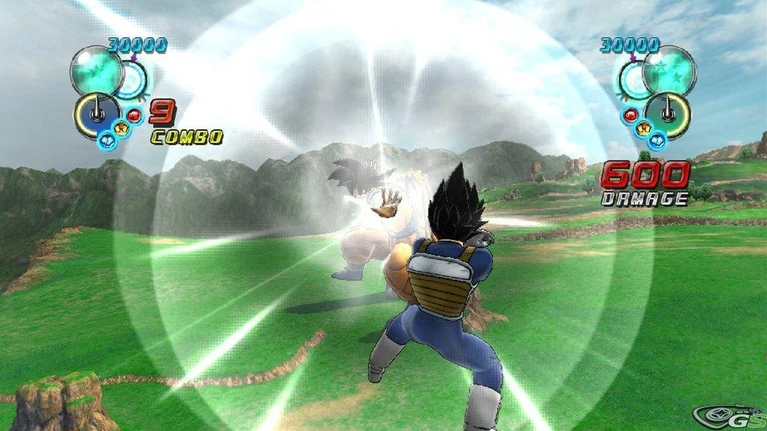
Task: Click the red icon beside the combo counter
Action: [136, 114]
